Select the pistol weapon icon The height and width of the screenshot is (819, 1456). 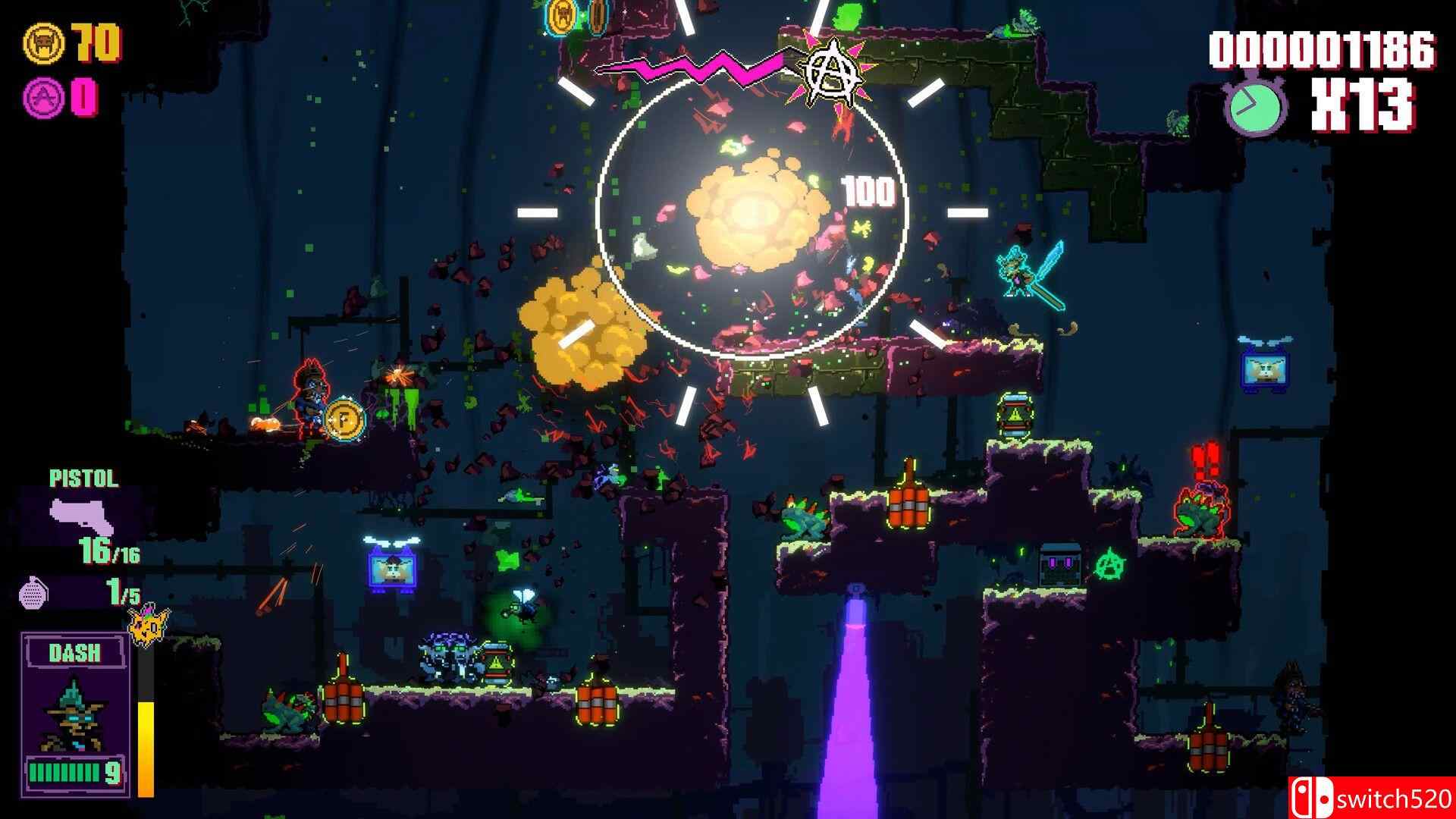[x=83, y=513]
